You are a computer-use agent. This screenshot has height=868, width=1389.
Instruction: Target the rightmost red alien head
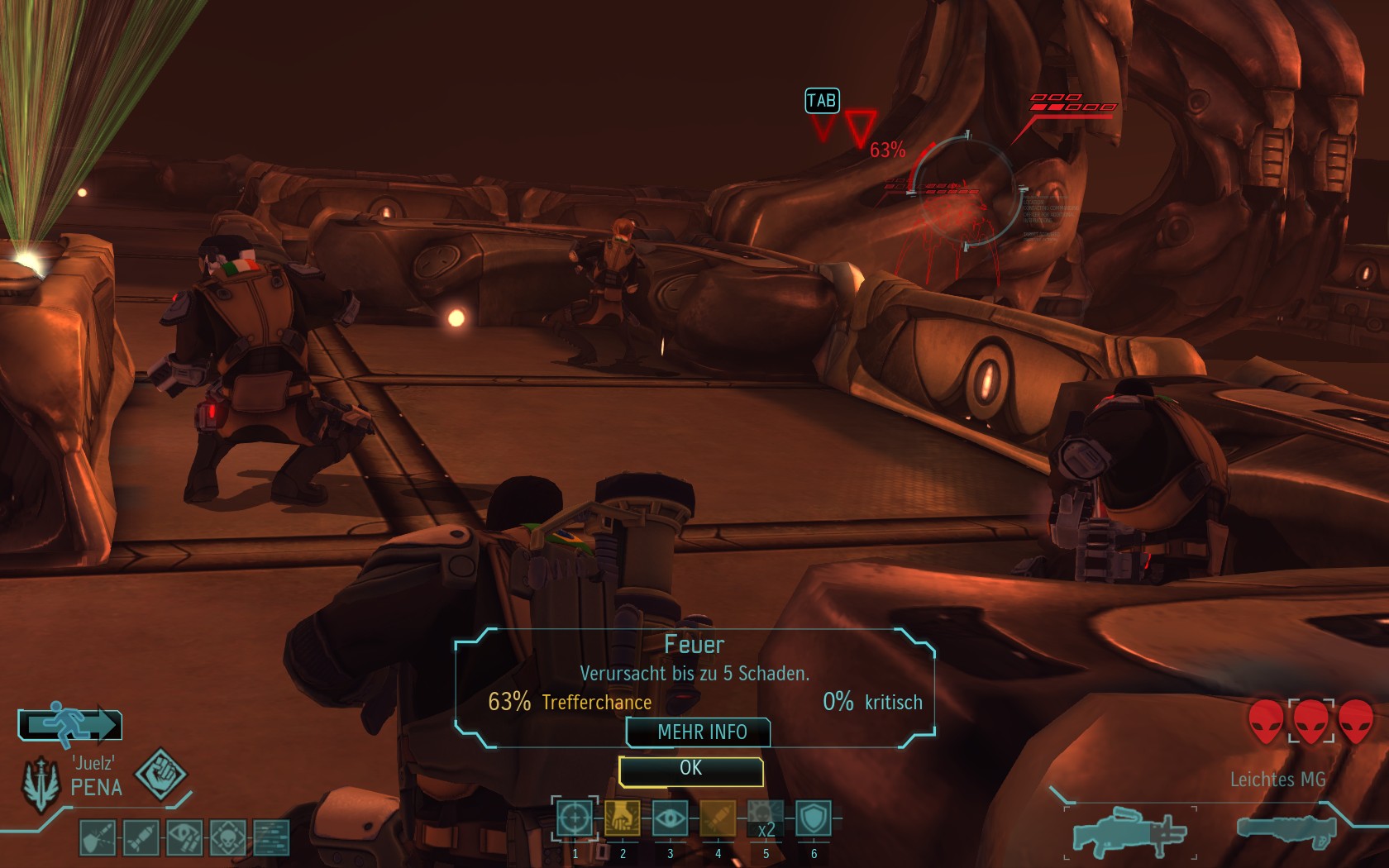point(1356,720)
